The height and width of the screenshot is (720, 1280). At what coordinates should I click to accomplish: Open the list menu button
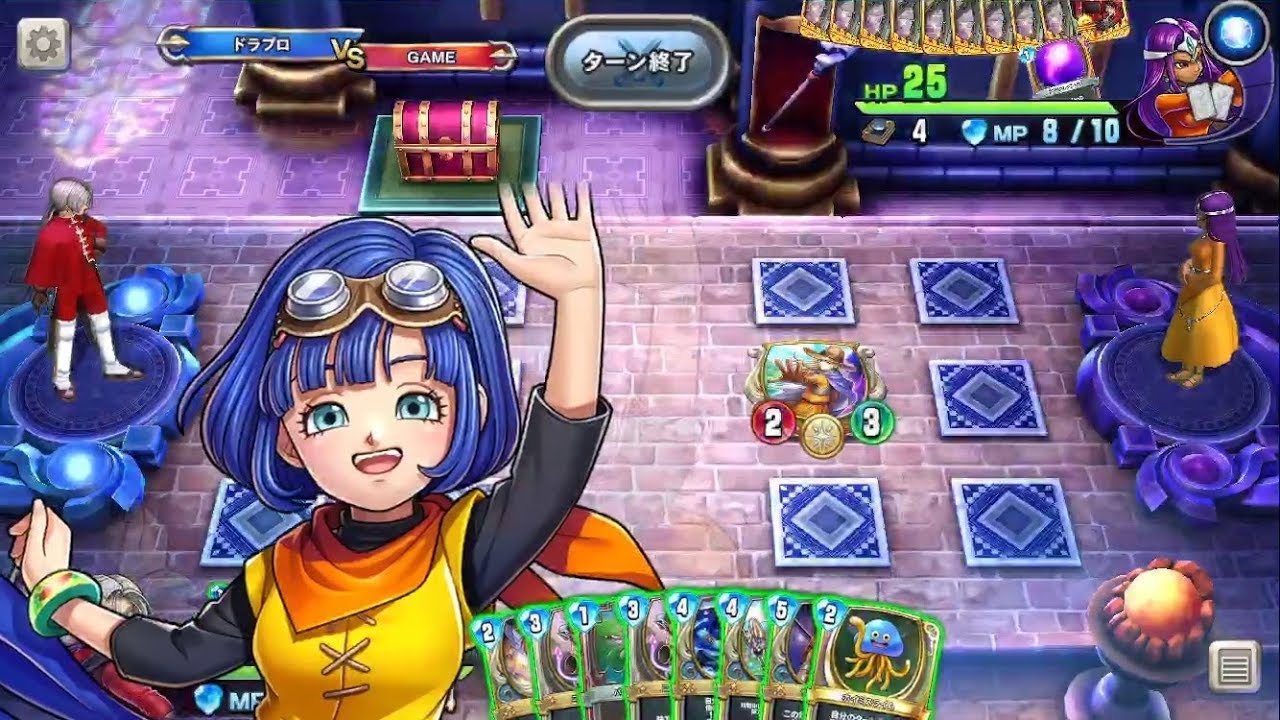tap(1233, 665)
